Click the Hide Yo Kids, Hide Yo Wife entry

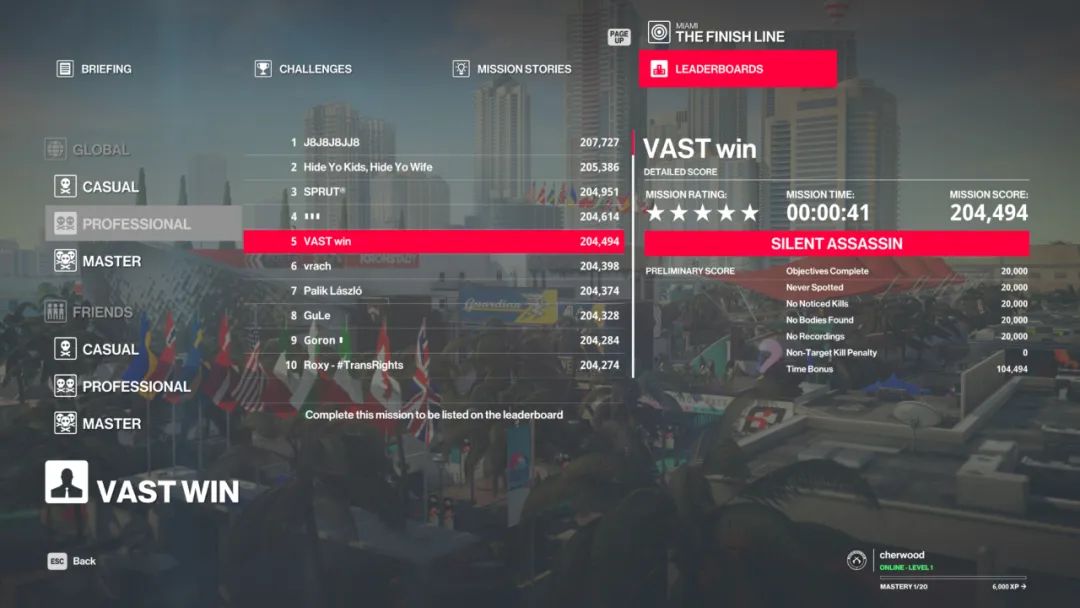(x=433, y=167)
